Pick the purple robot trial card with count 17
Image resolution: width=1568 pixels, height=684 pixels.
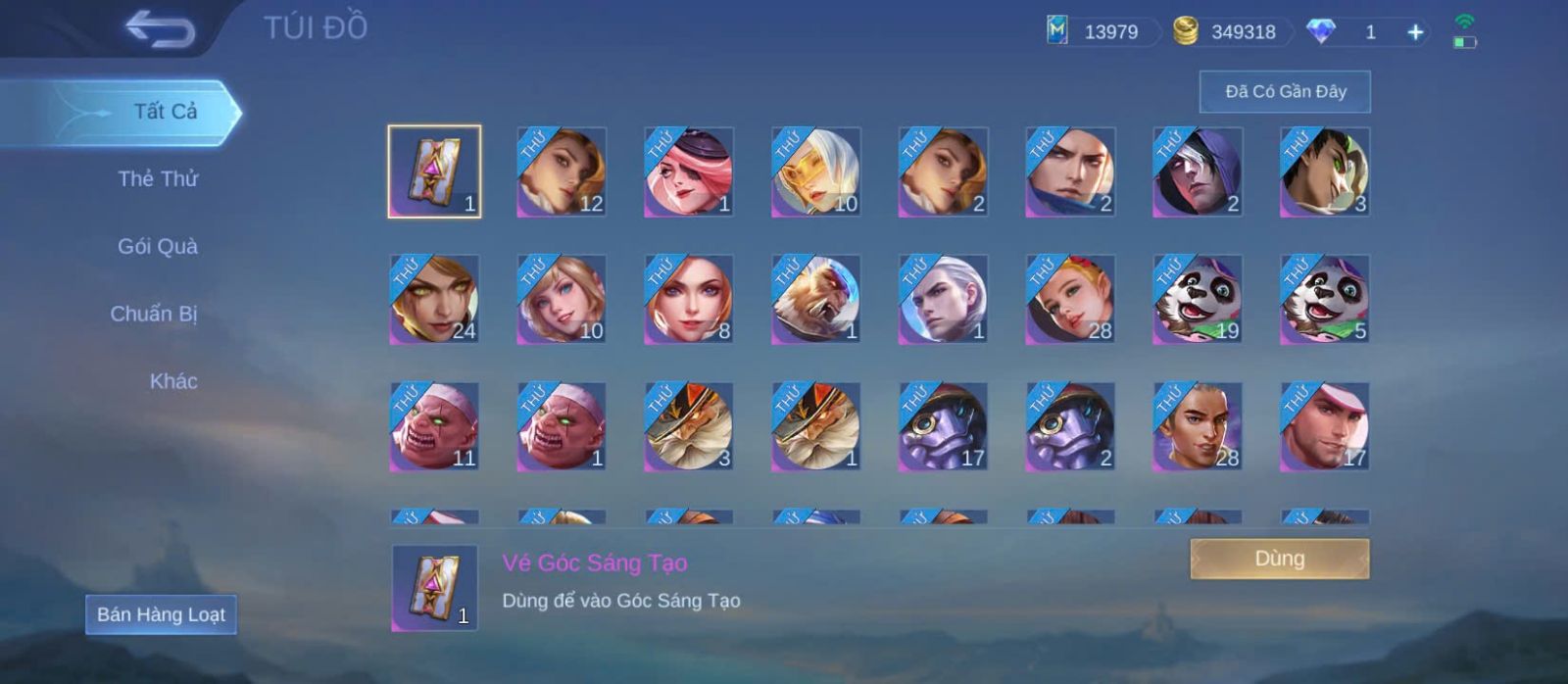pyautogui.click(x=943, y=426)
